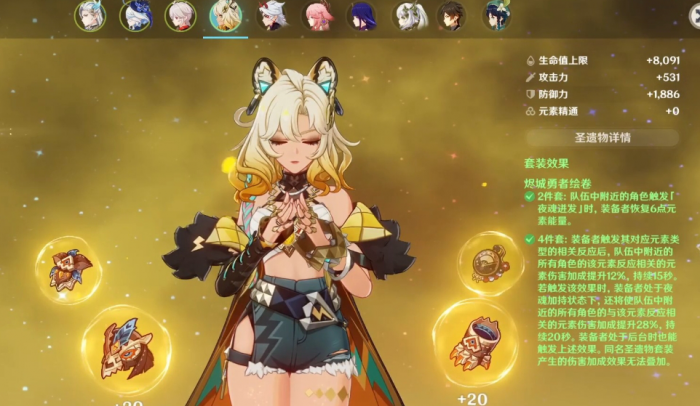Select the pocket watch sands artifact slot

coord(491,262)
